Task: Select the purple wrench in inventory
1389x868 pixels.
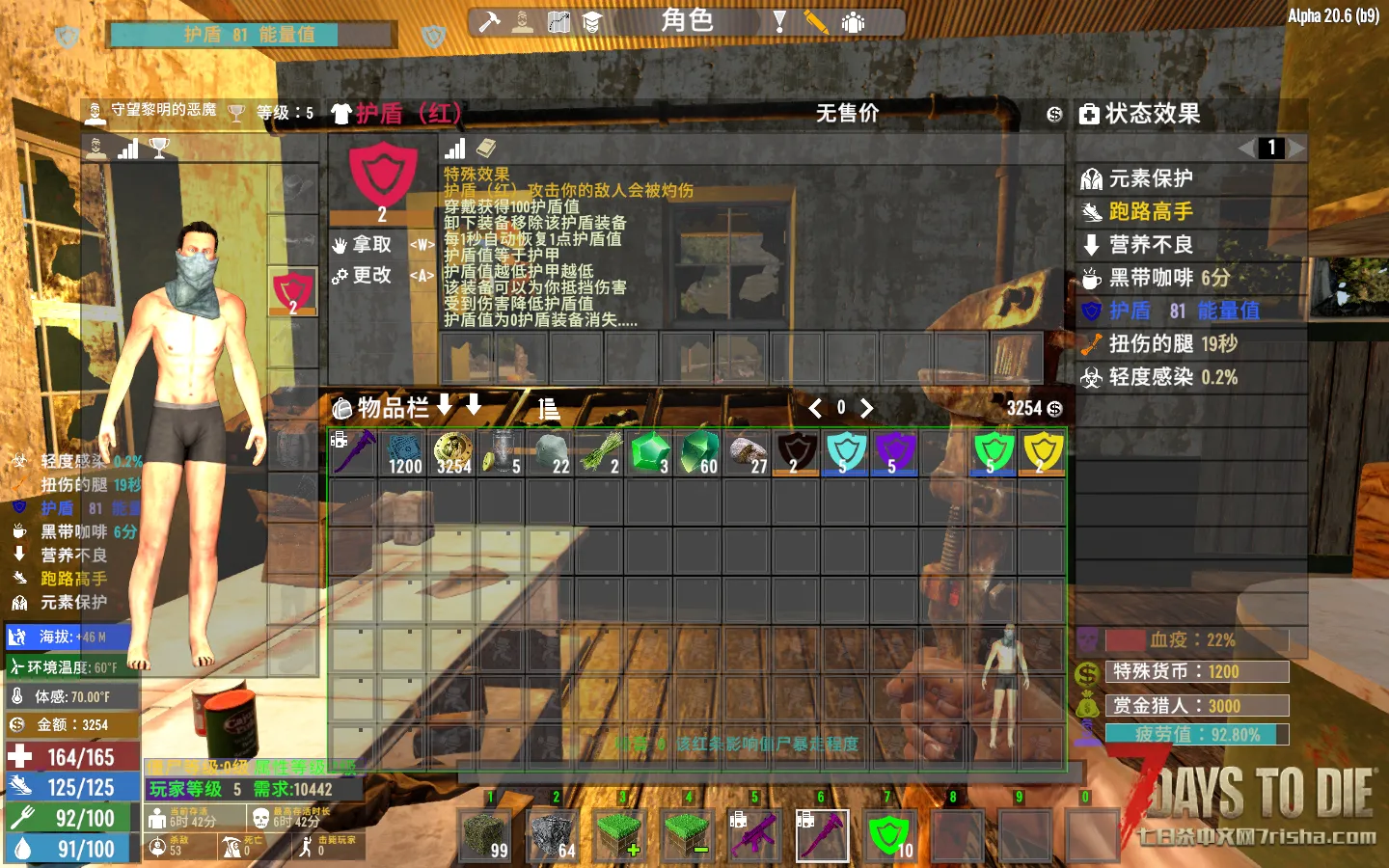Action: pyautogui.click(x=353, y=452)
